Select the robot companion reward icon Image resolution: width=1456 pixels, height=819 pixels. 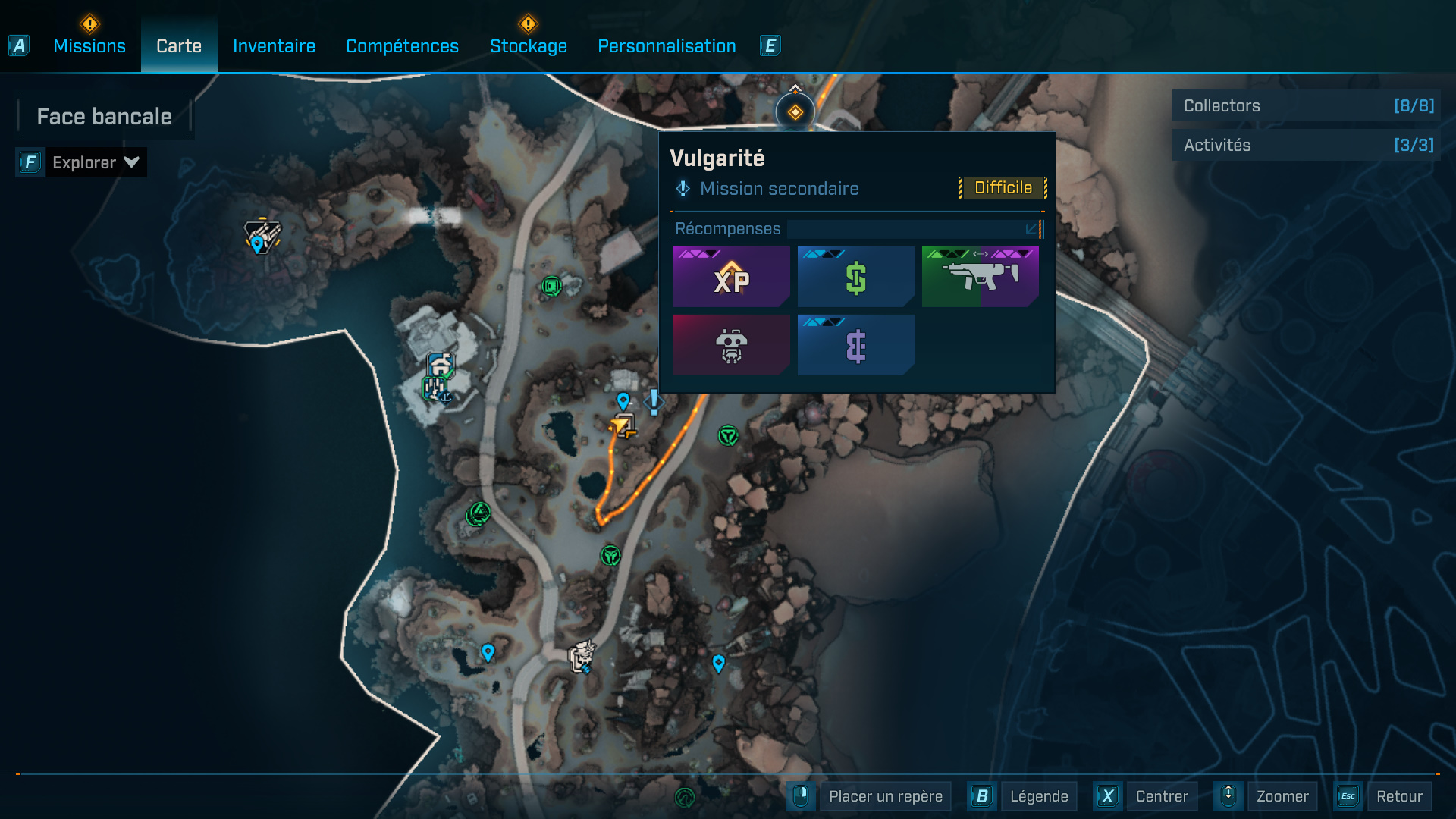click(730, 345)
